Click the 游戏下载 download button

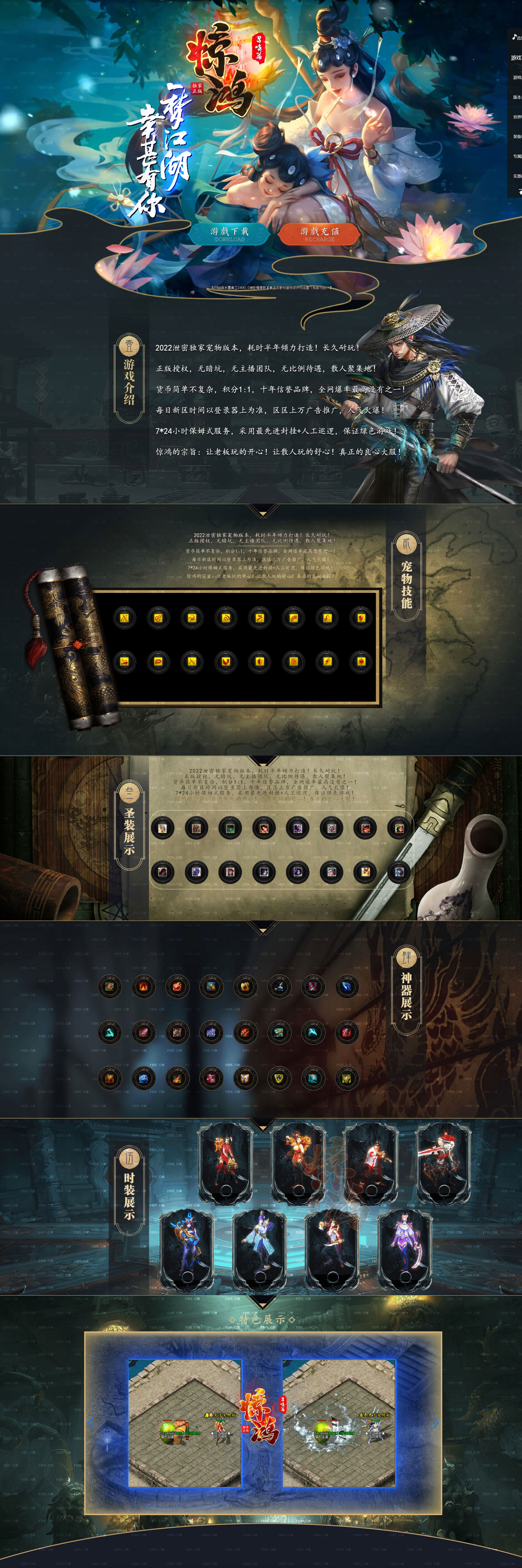click(x=229, y=234)
